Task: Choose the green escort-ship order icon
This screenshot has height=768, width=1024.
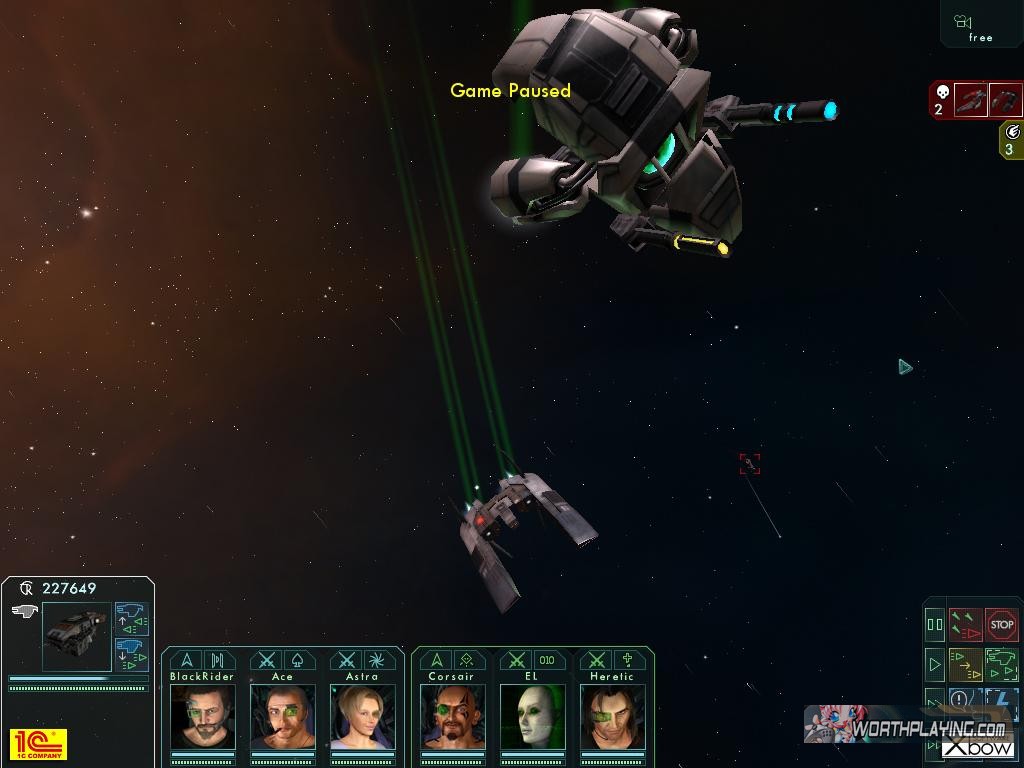Action: pyautogui.click(x=1001, y=663)
